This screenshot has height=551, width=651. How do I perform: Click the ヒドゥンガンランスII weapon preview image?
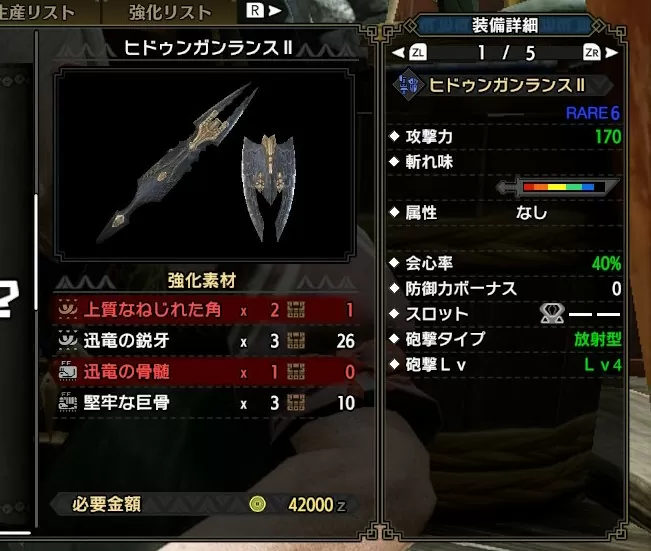click(x=206, y=166)
